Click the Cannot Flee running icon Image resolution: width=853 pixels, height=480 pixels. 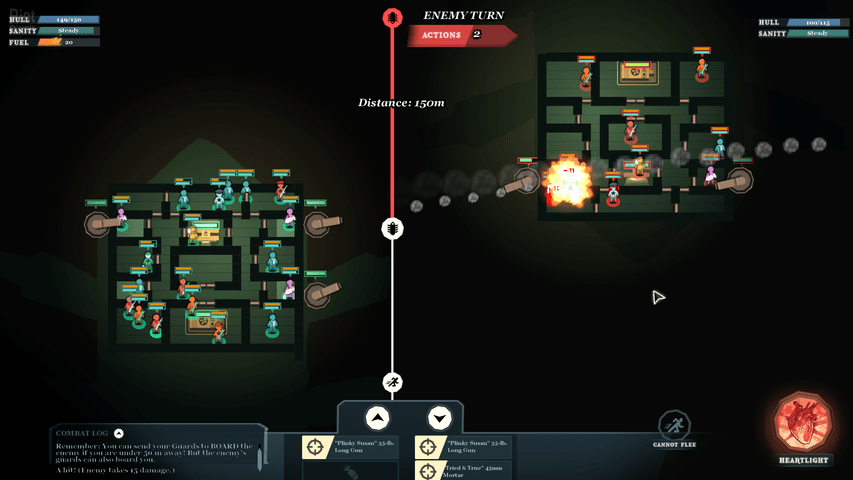coord(674,424)
